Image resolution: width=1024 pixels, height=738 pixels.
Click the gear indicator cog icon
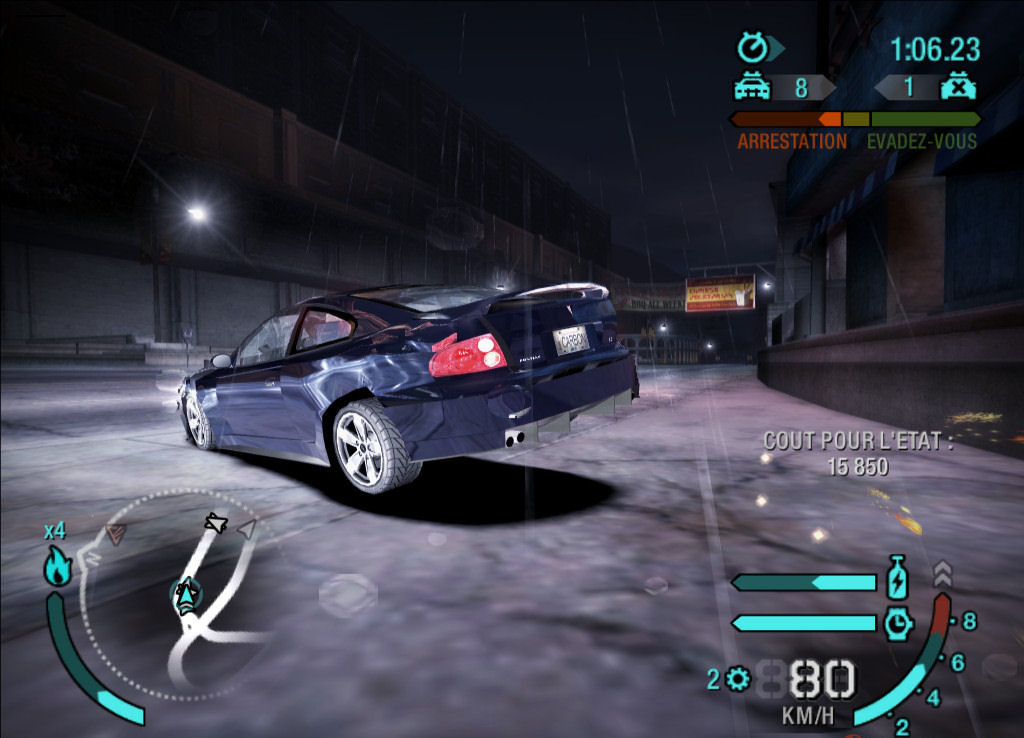point(739,680)
